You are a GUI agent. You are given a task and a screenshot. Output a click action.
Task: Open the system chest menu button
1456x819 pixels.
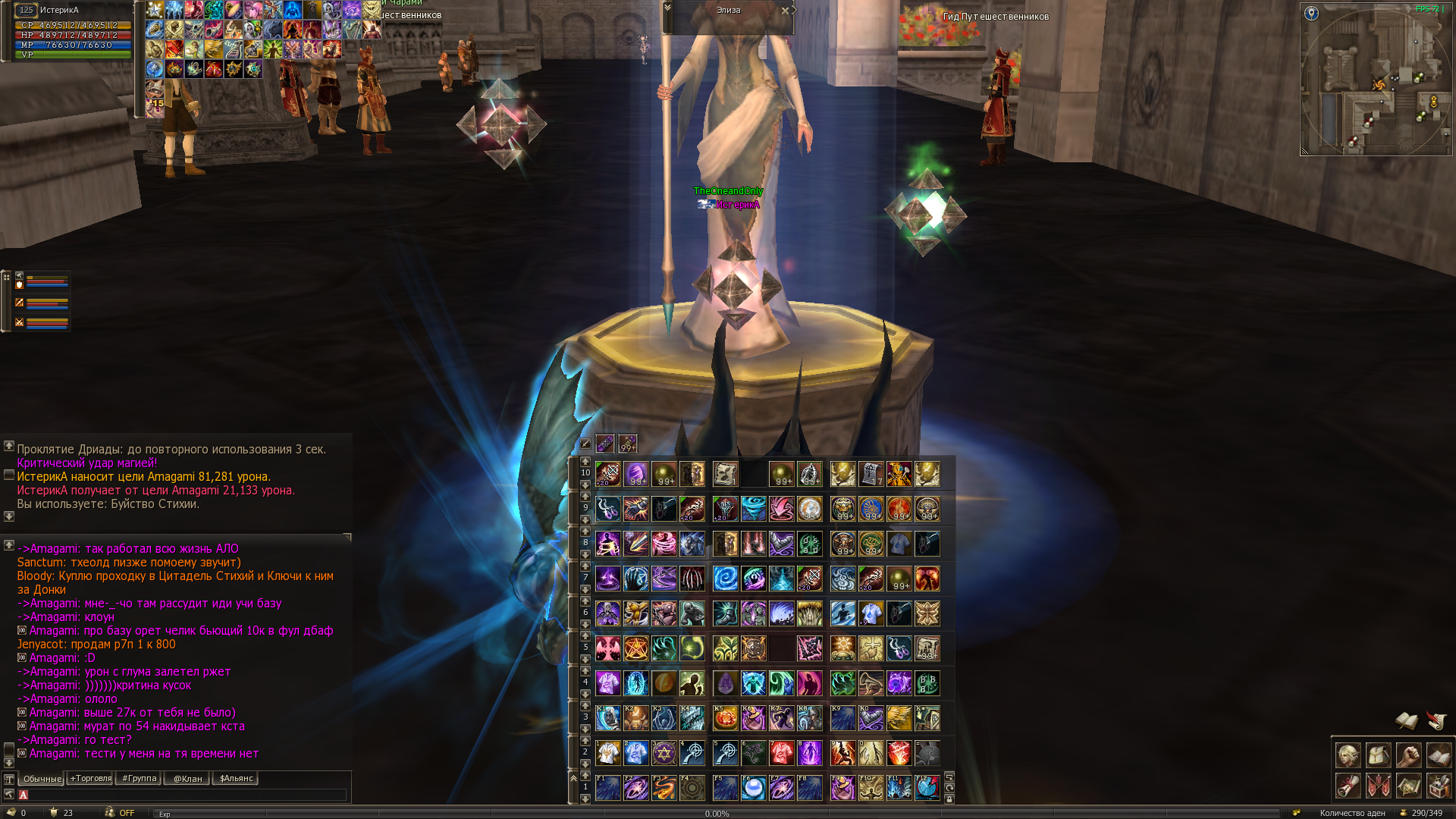click(1439, 786)
